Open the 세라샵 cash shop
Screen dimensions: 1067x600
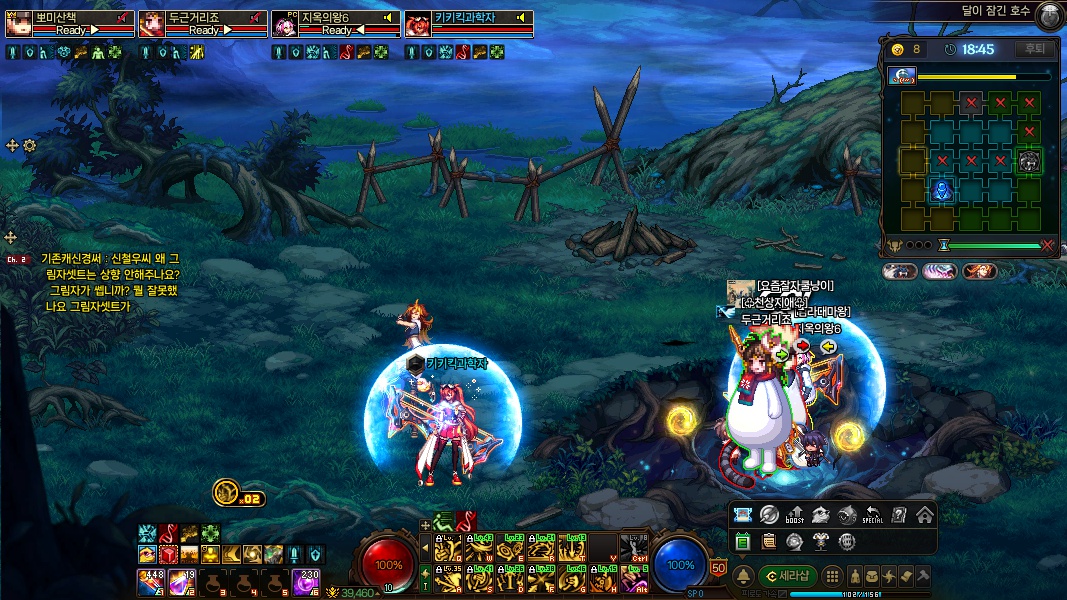coord(788,576)
